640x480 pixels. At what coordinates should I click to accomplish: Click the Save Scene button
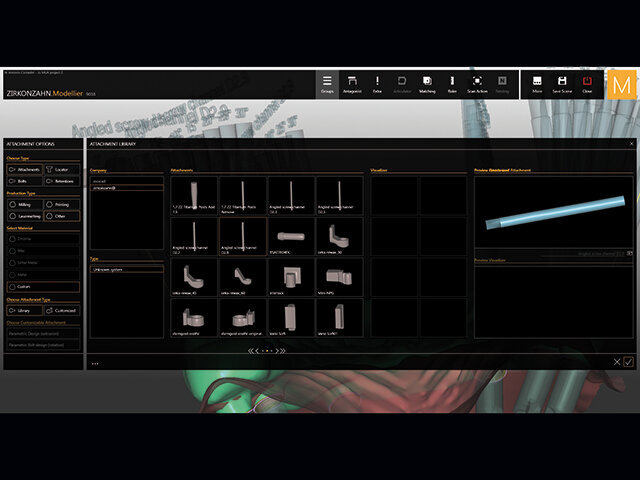pyautogui.click(x=563, y=84)
